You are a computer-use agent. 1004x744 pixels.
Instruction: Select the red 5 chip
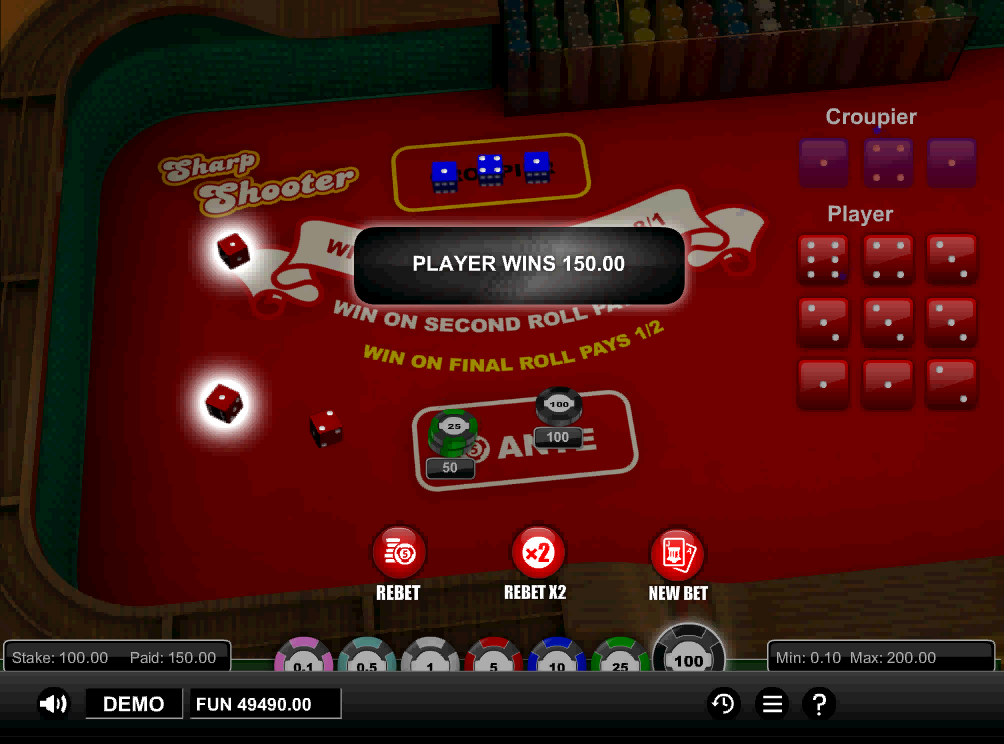493,657
